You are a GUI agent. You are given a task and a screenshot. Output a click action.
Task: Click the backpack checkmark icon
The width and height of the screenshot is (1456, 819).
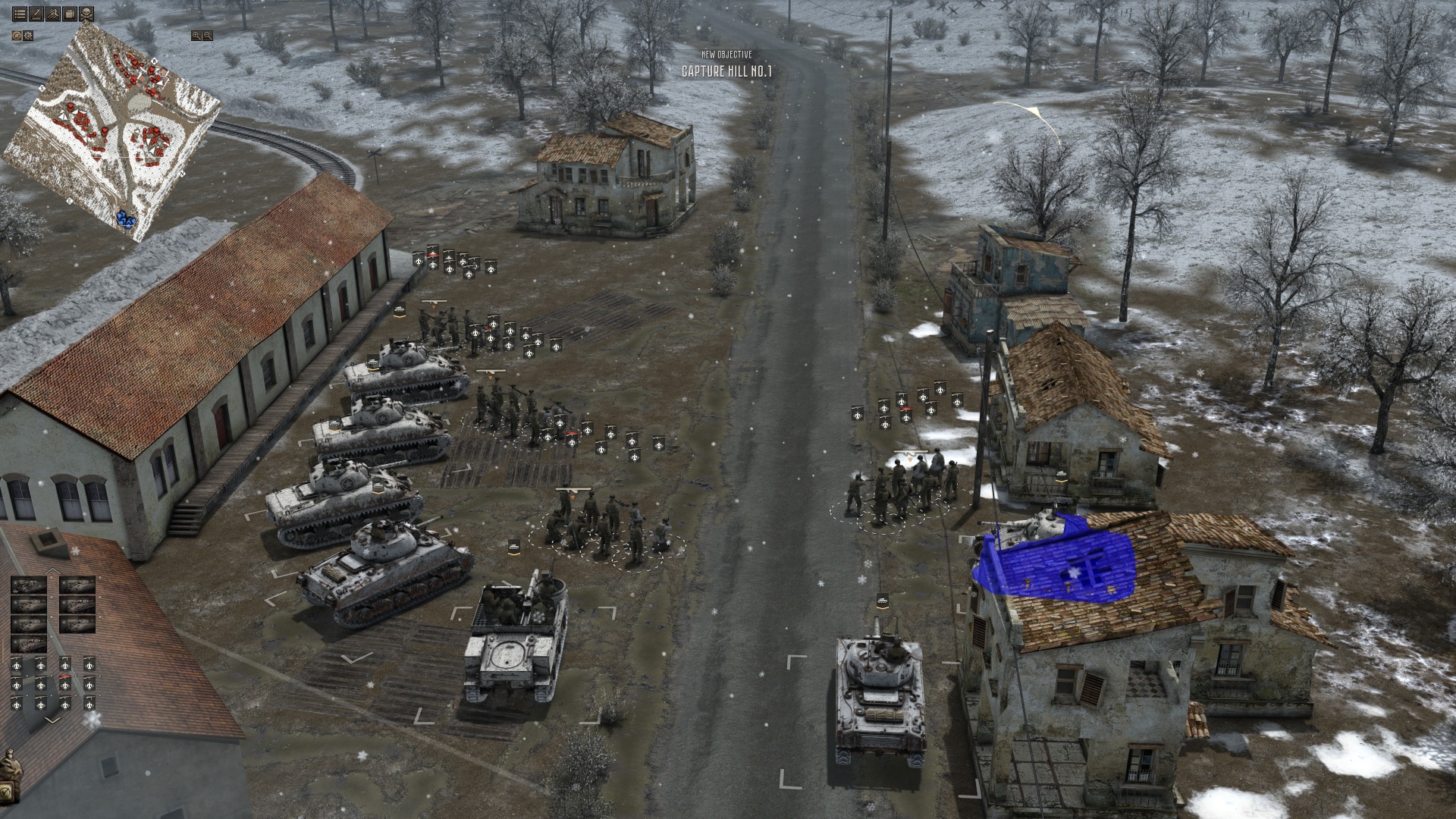tap(9, 792)
